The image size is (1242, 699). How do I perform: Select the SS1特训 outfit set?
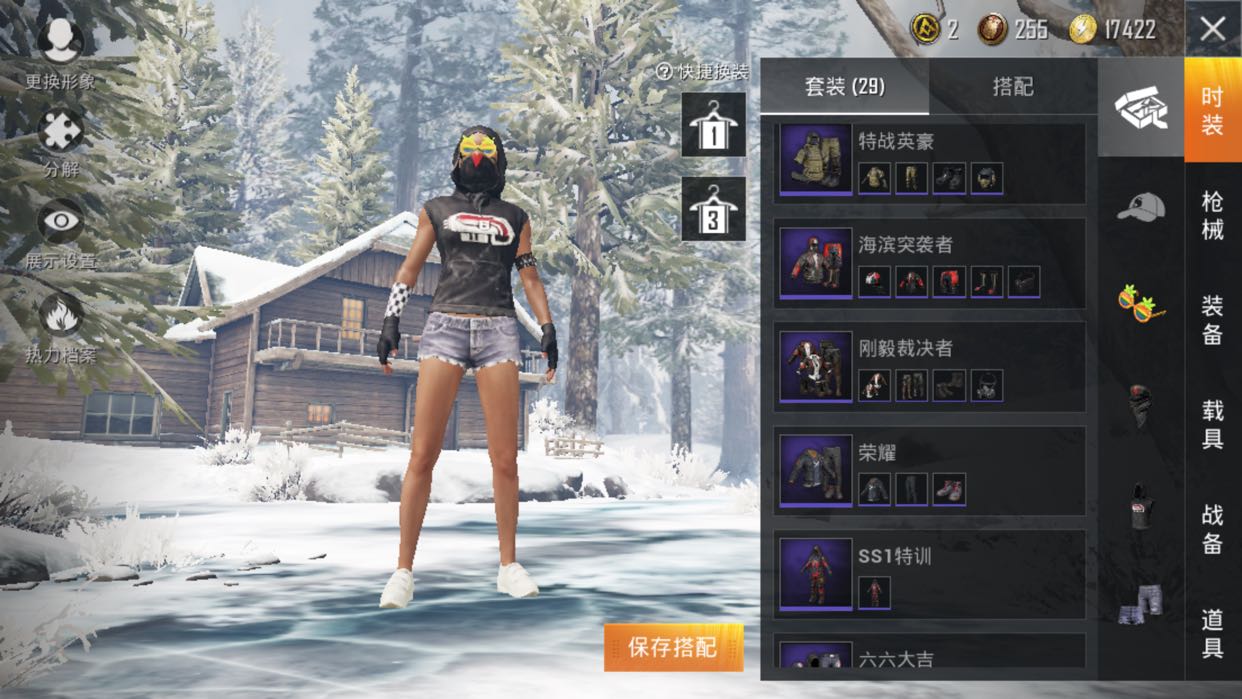coord(928,574)
